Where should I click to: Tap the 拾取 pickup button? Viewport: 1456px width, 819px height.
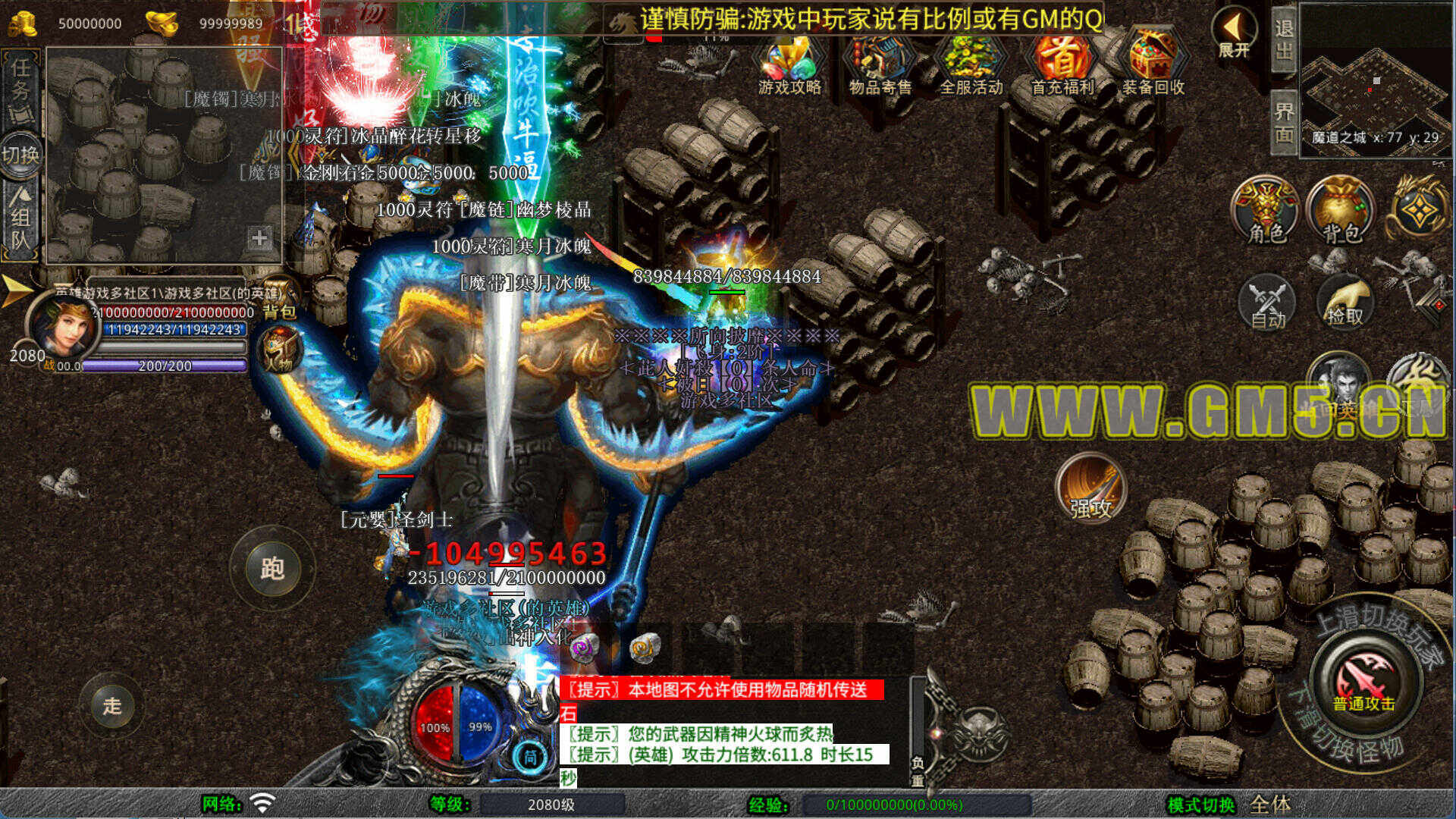(1345, 303)
